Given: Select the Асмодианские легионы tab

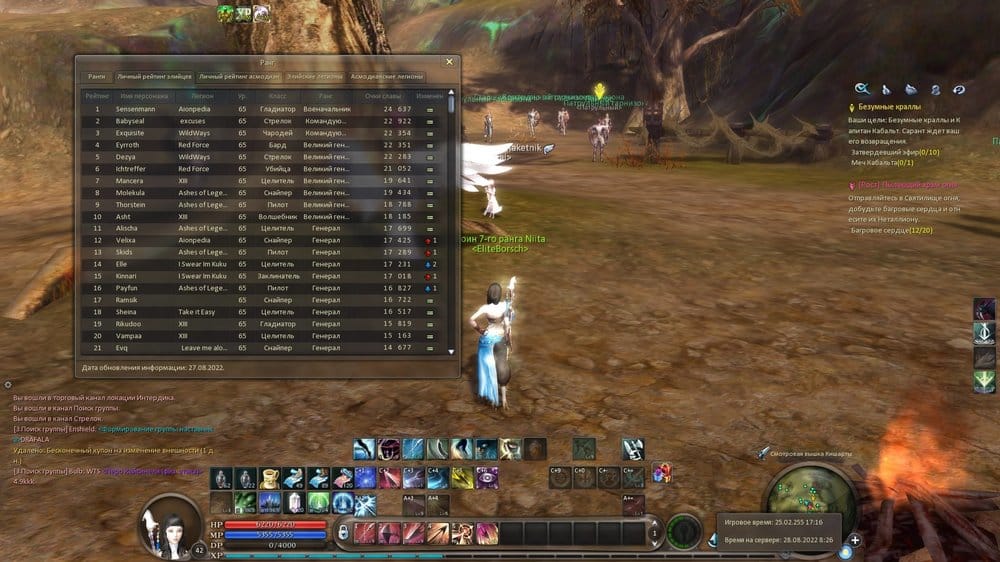Looking at the screenshot, I should pos(387,76).
